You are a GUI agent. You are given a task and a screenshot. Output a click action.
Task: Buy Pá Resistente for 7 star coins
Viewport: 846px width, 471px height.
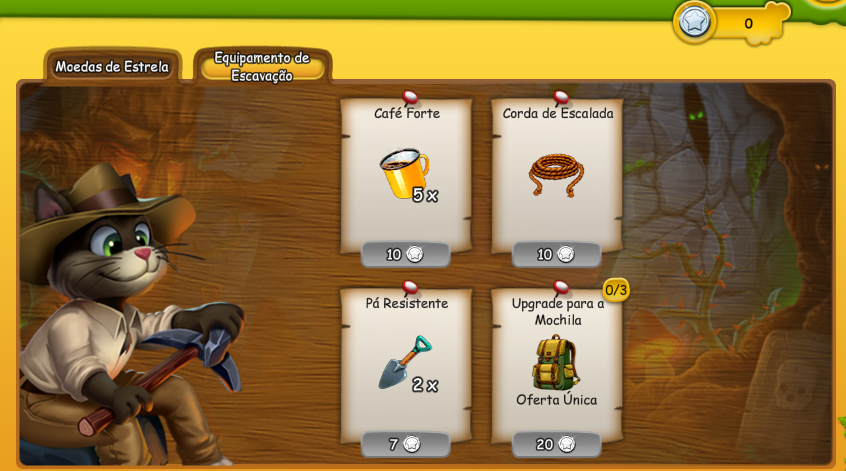click(405, 444)
